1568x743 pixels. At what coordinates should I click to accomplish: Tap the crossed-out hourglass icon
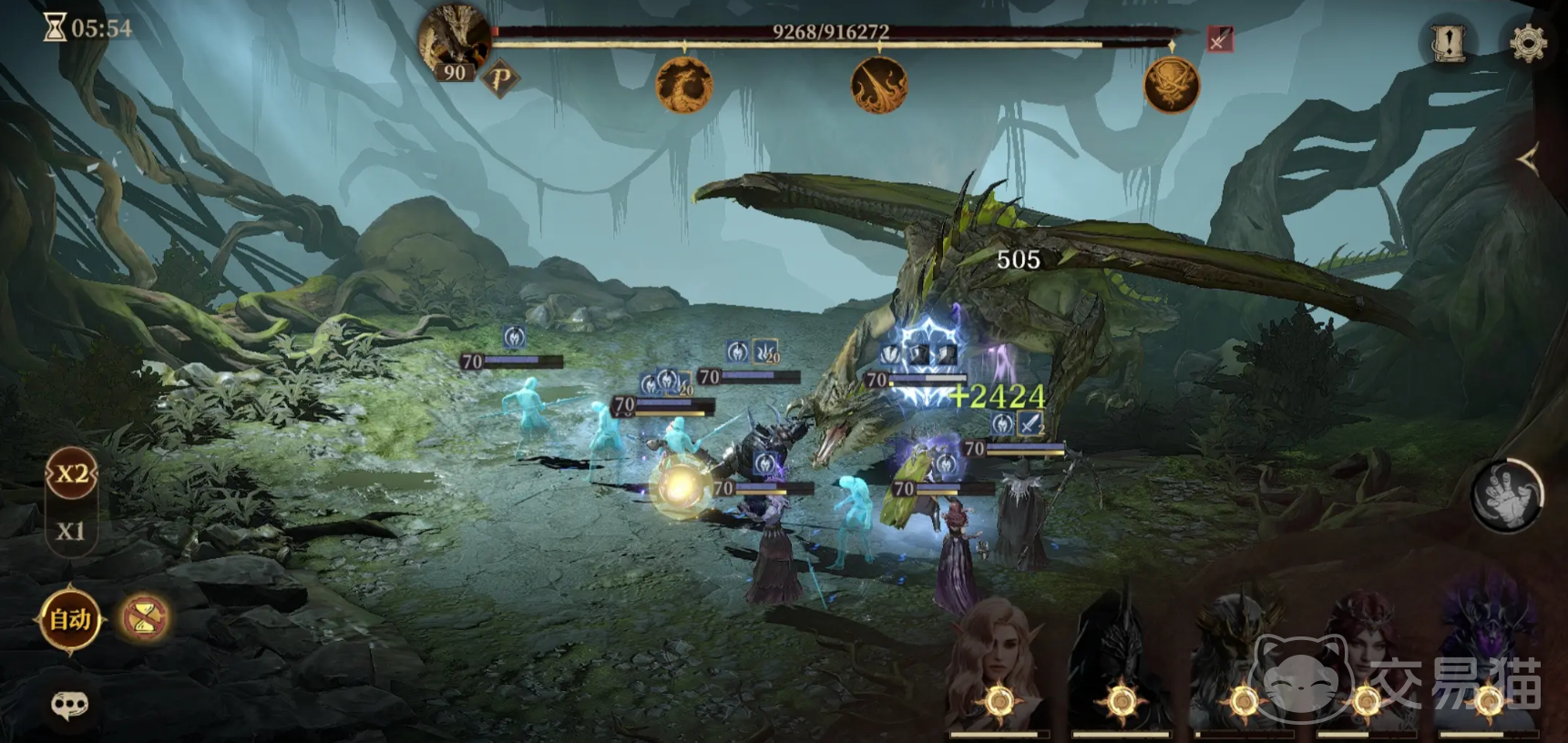145,619
